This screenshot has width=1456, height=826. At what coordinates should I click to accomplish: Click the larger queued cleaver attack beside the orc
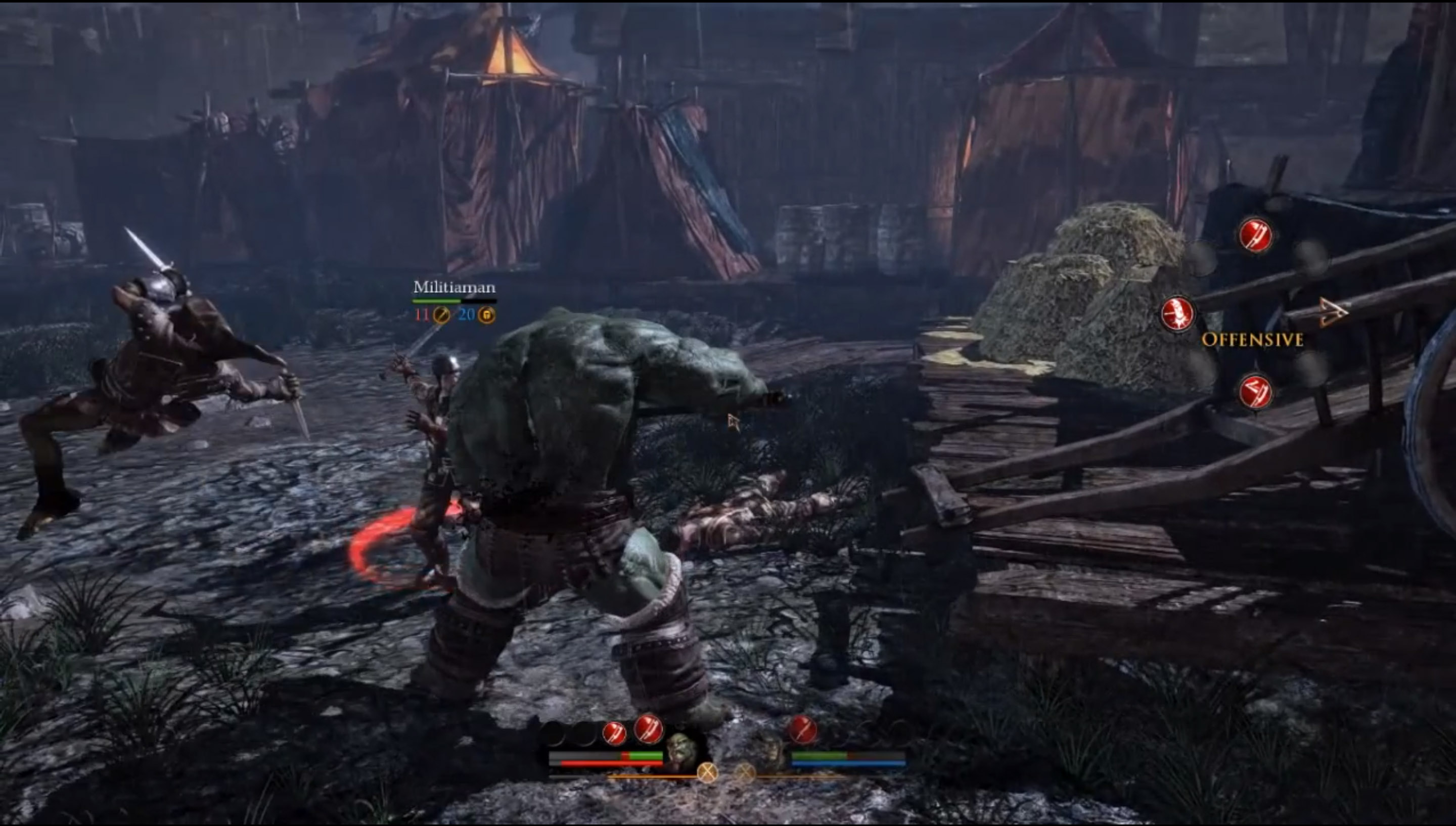648,728
